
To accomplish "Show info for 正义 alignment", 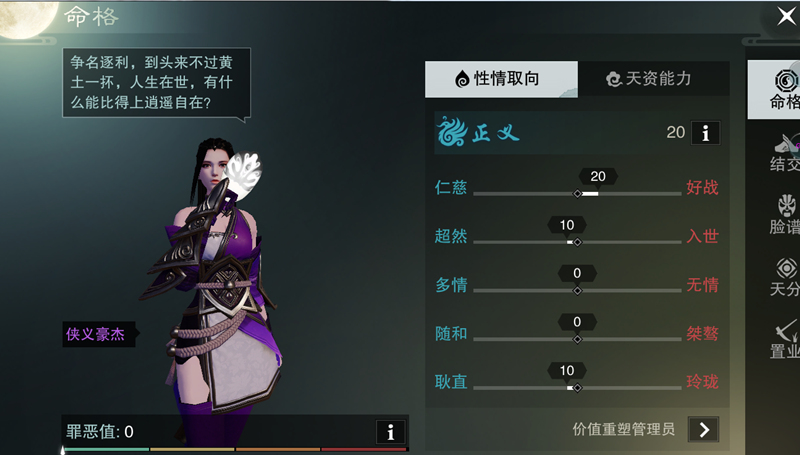I will coord(705,132).
